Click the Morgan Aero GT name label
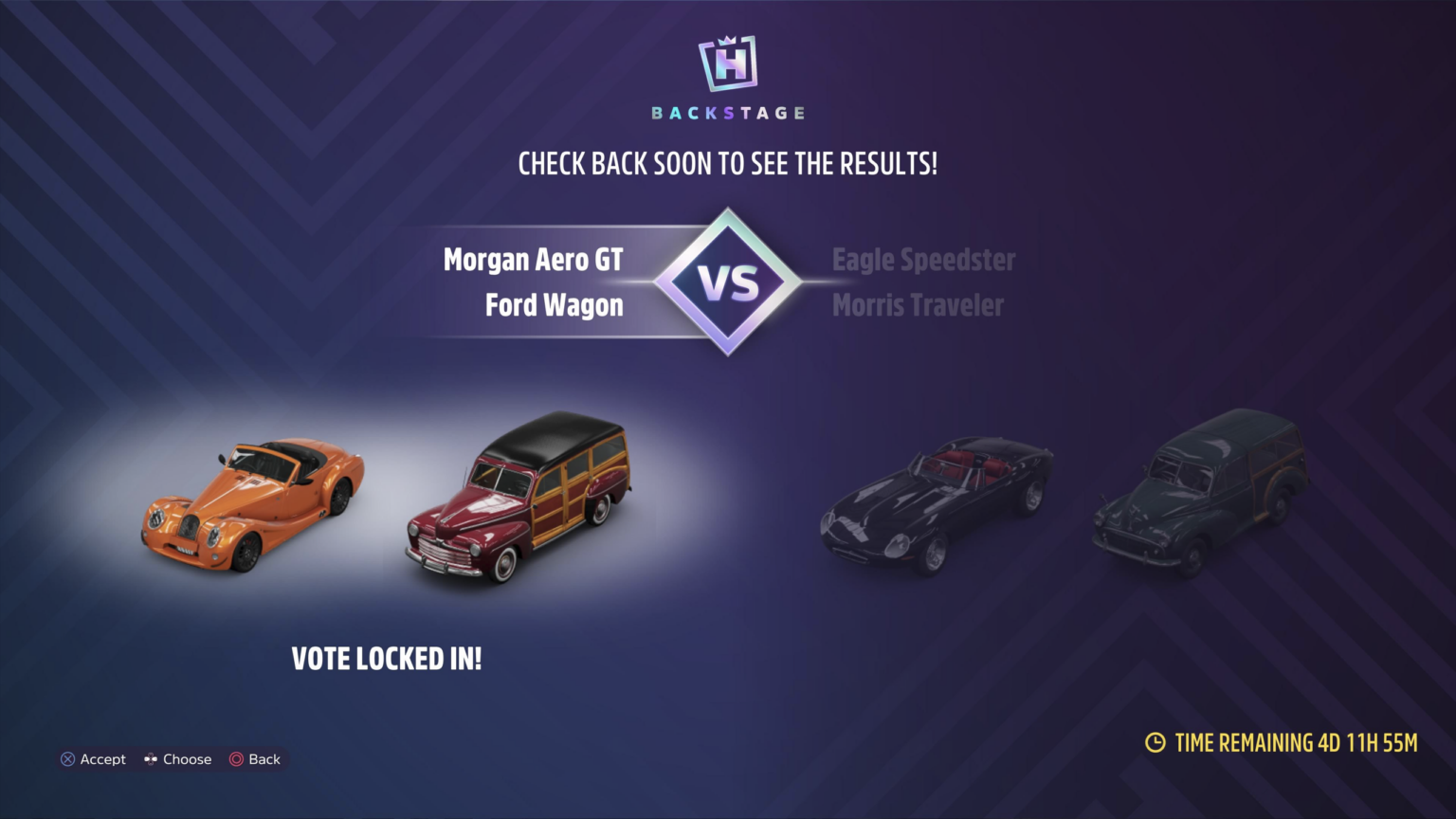The width and height of the screenshot is (1456, 819). (x=534, y=259)
